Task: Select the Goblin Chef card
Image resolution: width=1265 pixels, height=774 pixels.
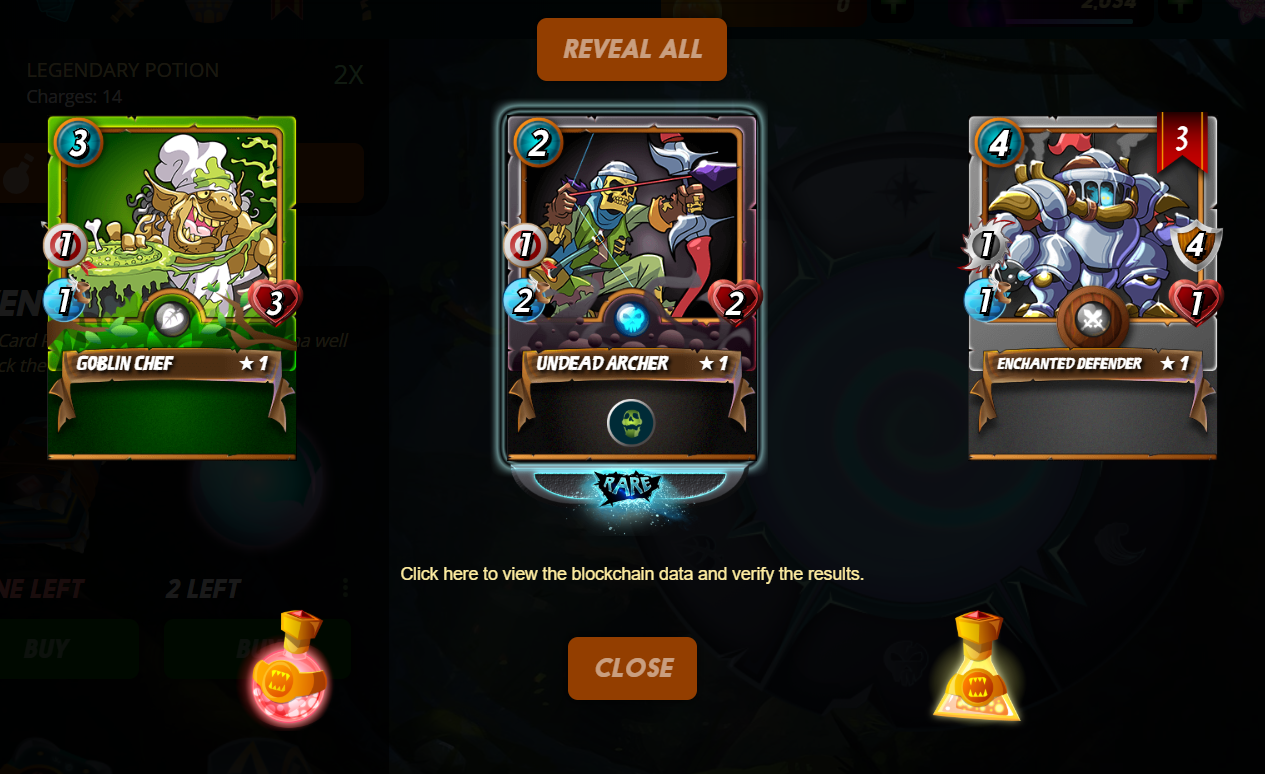Action: (x=171, y=287)
